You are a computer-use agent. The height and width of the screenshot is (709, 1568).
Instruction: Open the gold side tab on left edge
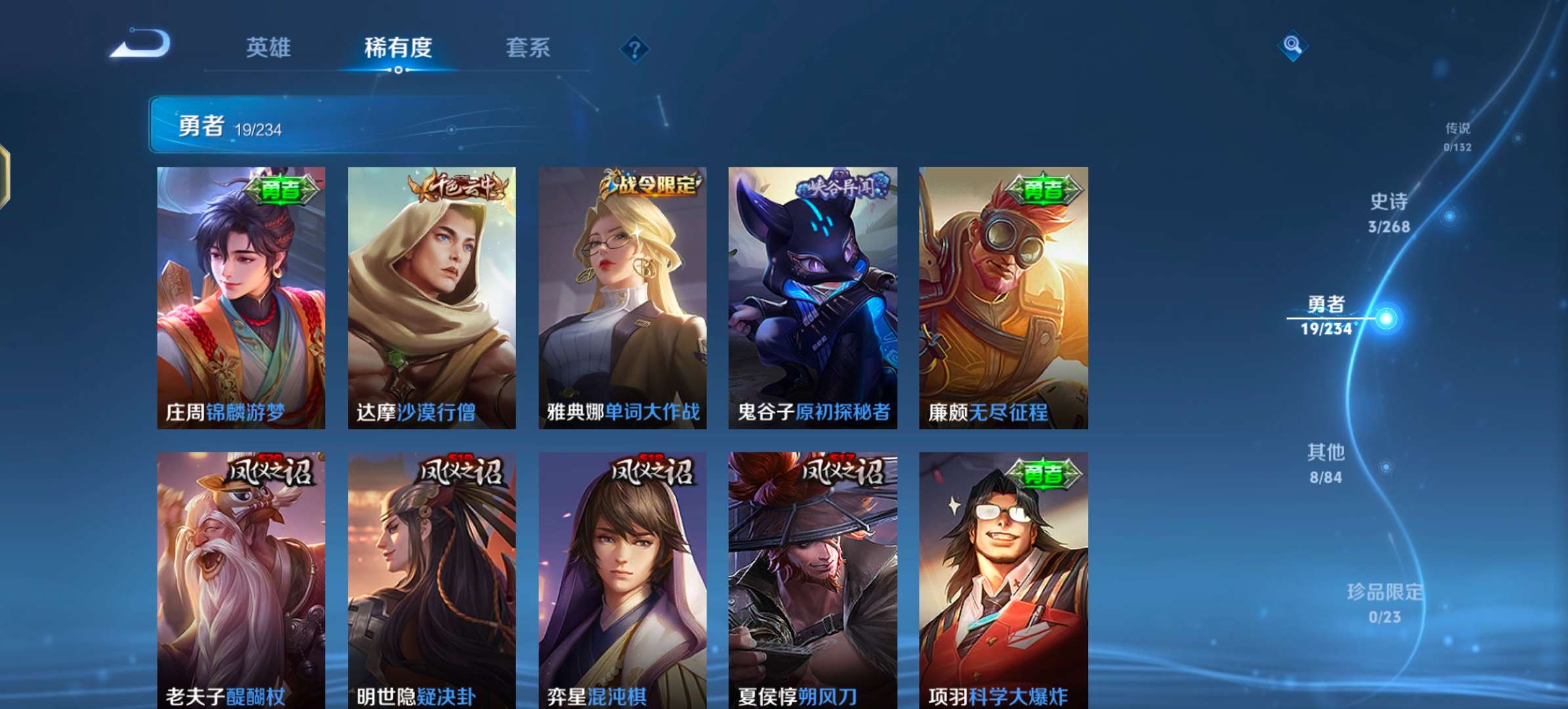click(x=5, y=177)
